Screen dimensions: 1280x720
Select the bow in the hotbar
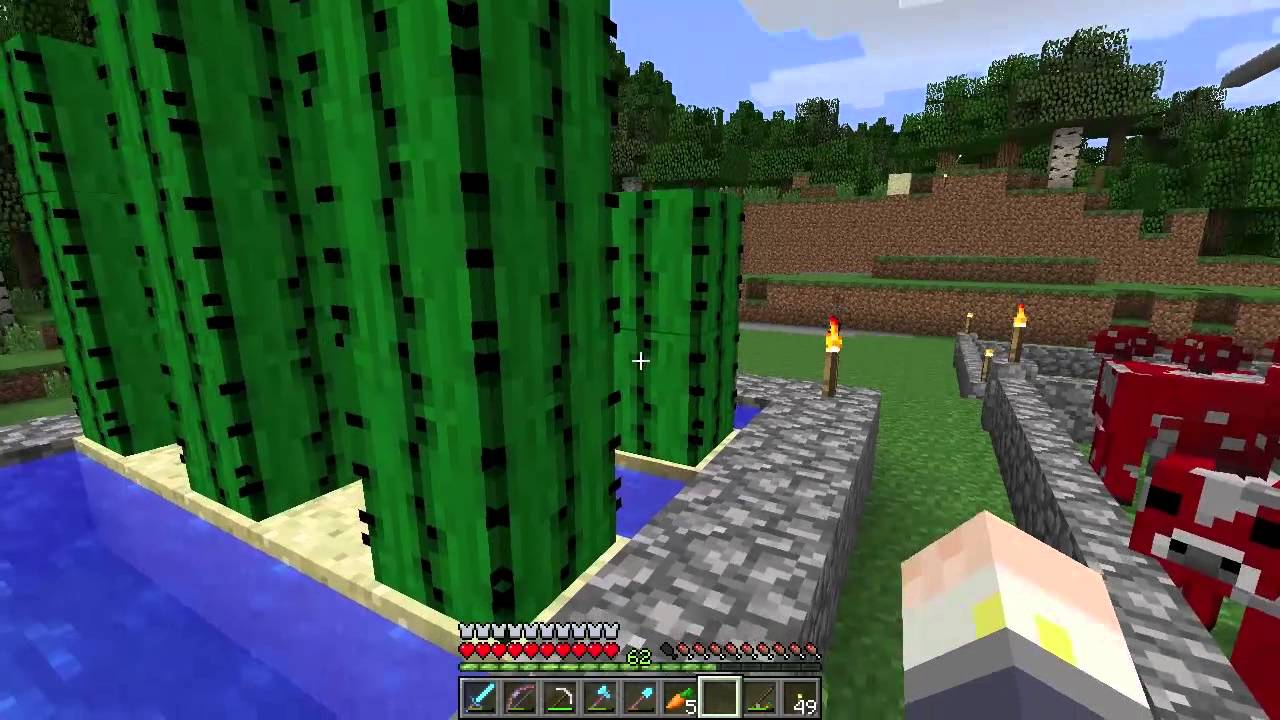point(520,697)
